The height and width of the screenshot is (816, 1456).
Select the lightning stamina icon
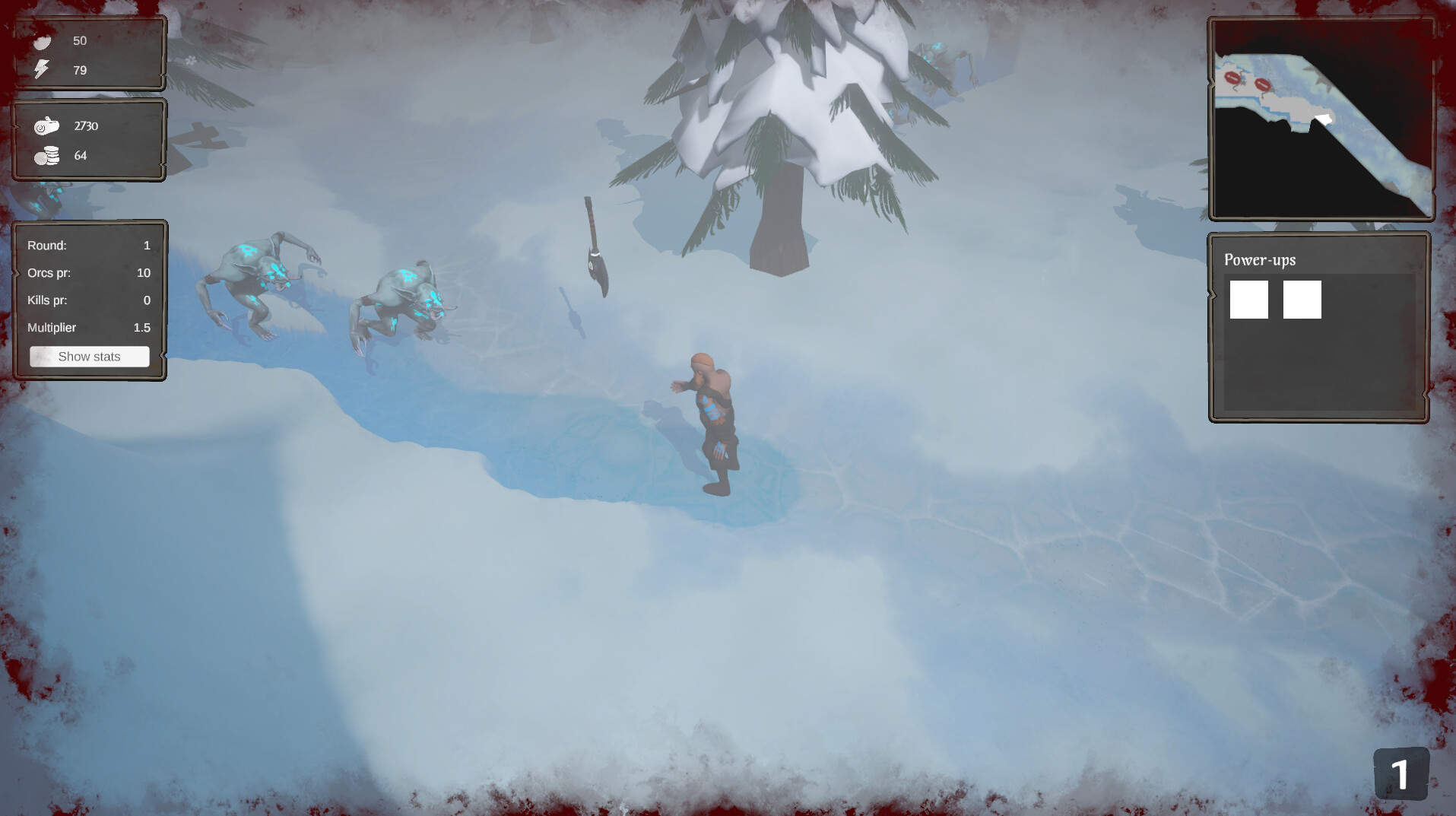coord(42,71)
